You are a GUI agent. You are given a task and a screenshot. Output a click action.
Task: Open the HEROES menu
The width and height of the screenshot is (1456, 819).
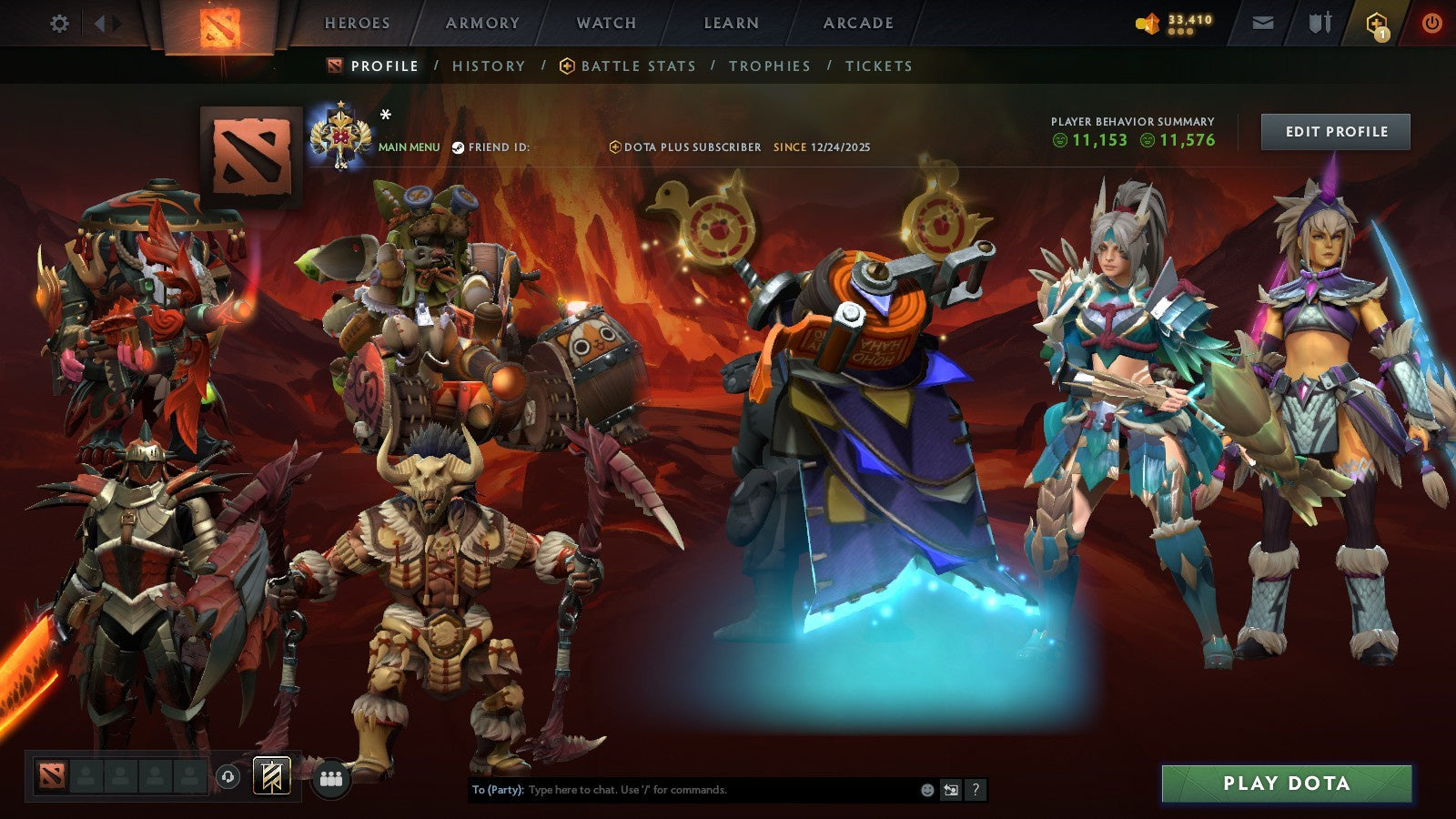click(x=357, y=24)
